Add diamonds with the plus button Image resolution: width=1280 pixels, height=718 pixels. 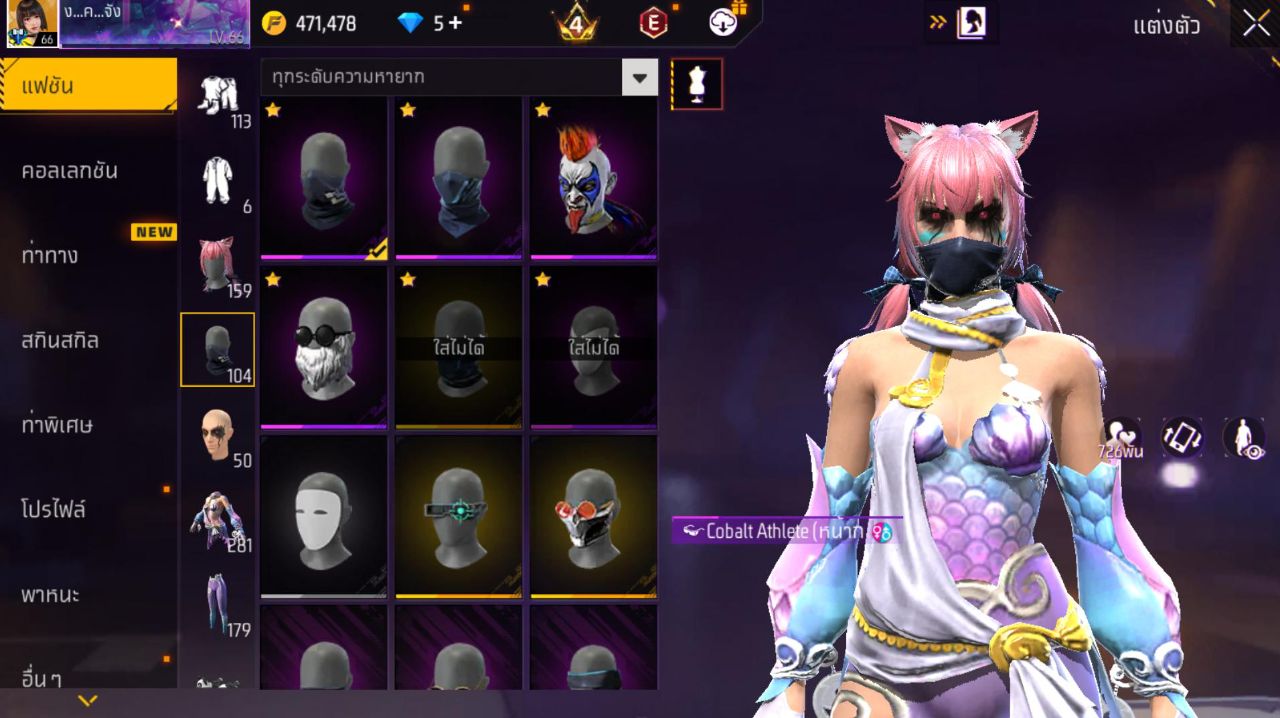click(455, 23)
